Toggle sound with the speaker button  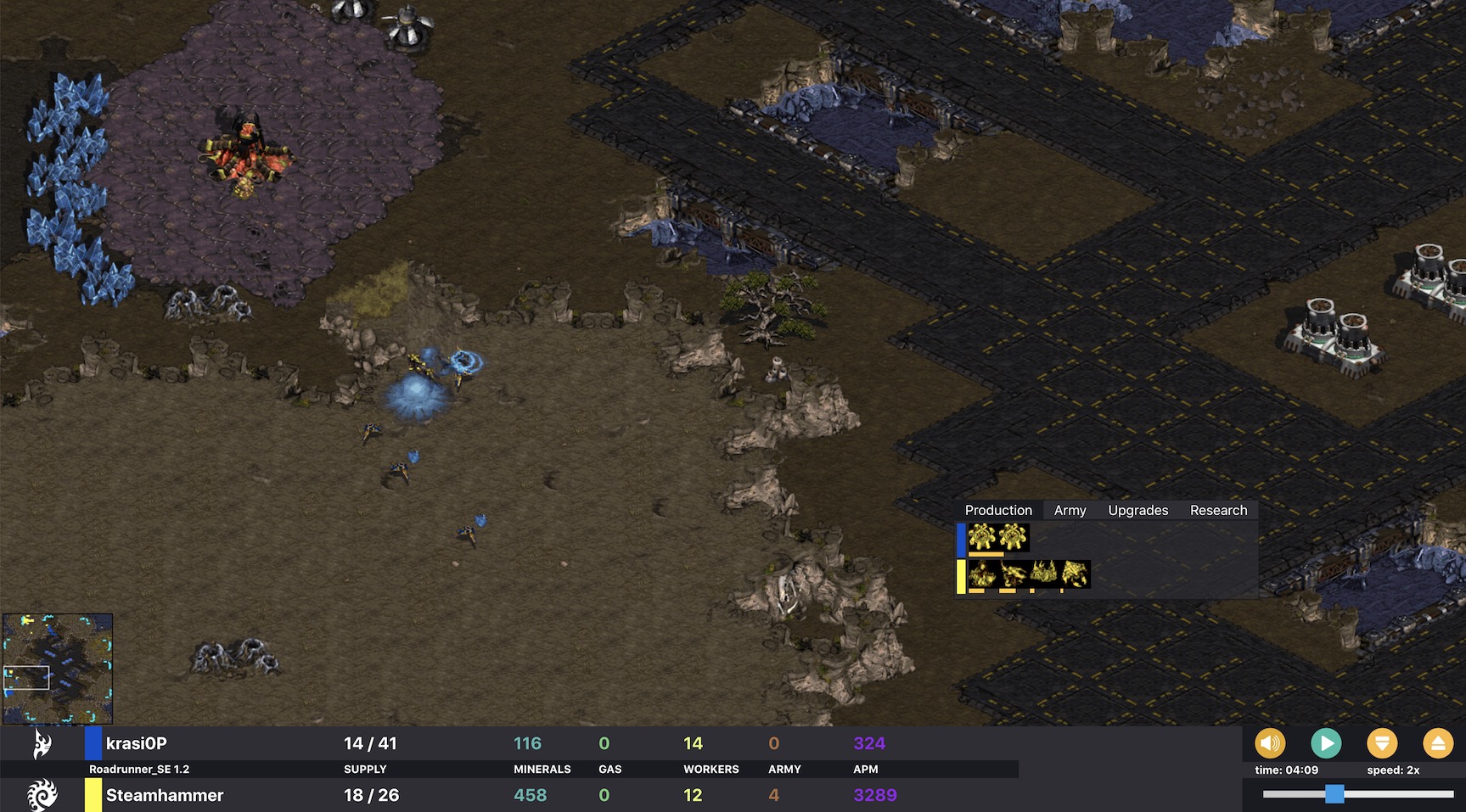tap(1270, 744)
